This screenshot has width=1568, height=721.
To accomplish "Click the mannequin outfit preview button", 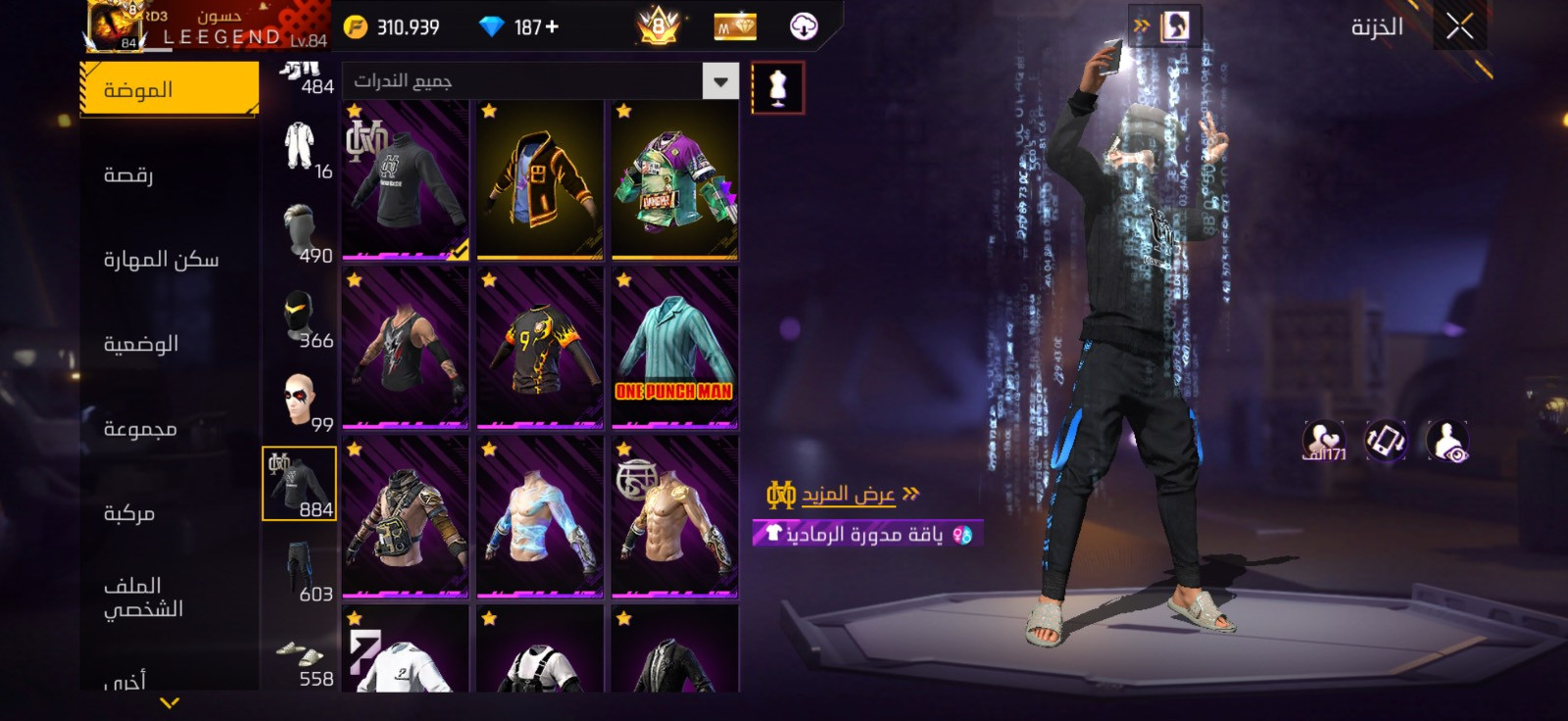I will (778, 88).
